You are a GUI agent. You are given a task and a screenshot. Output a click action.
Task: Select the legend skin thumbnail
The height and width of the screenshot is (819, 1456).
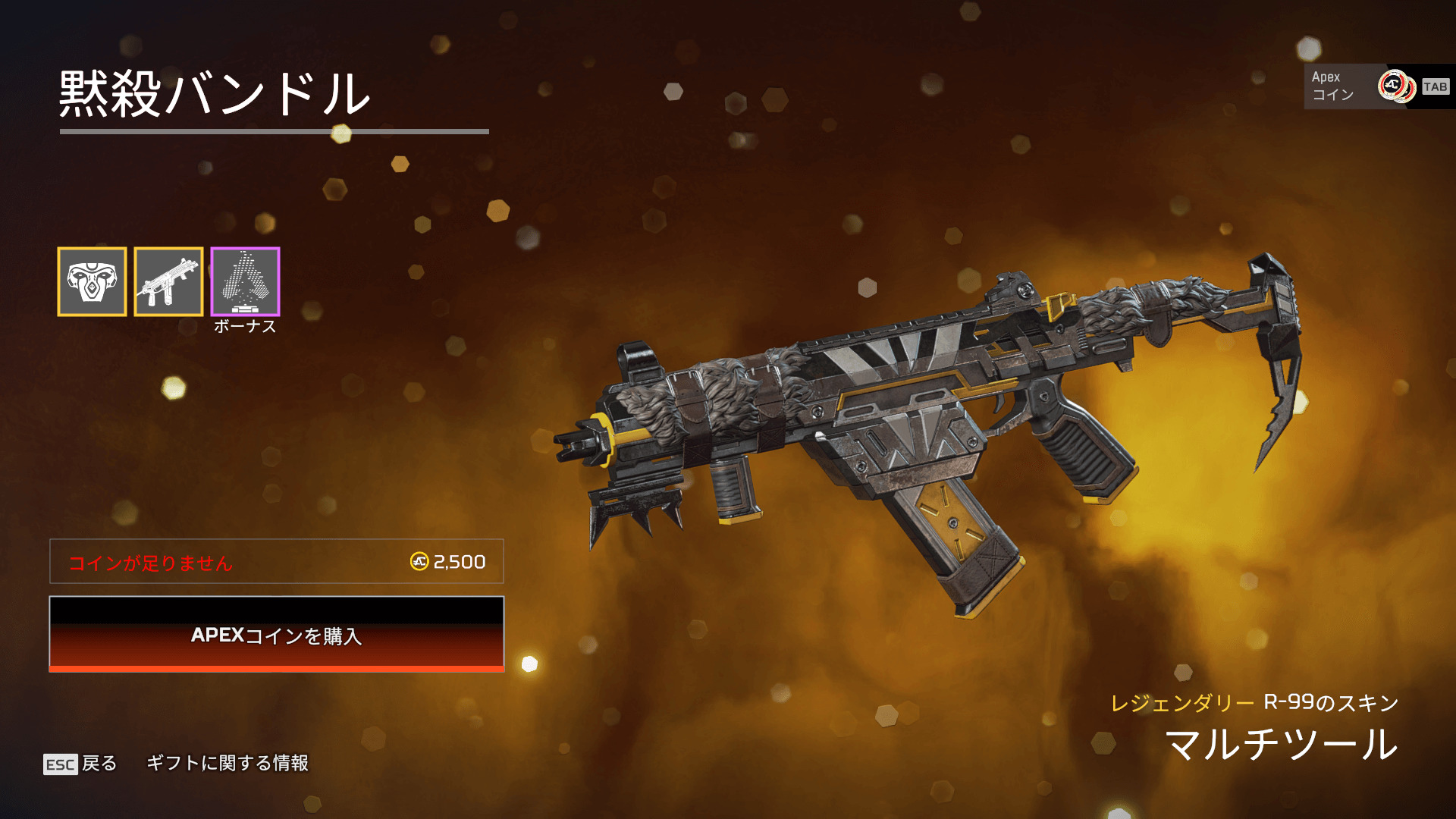92,281
